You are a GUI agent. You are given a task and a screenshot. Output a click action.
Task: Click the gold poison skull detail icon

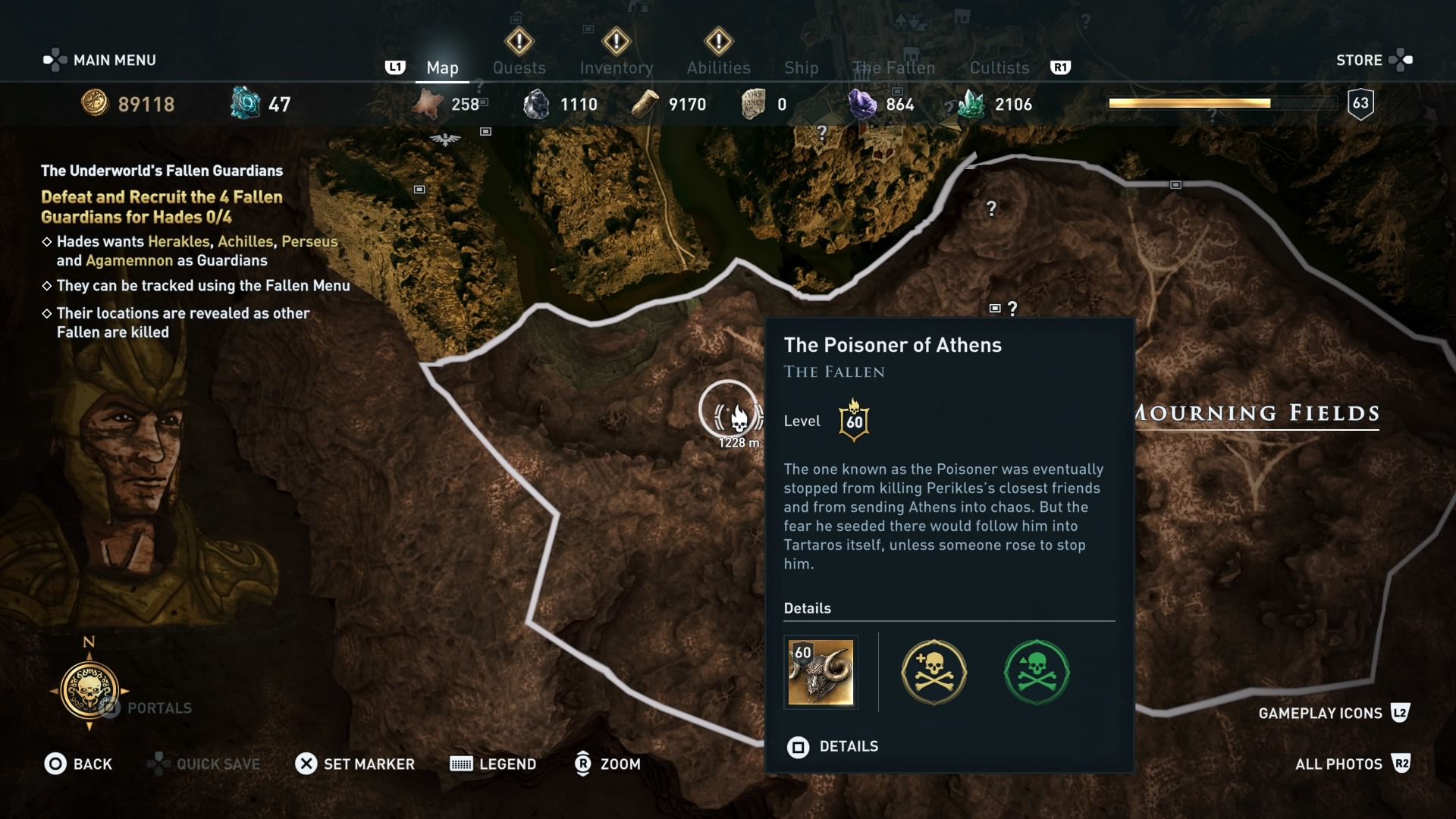pyautogui.click(x=933, y=672)
